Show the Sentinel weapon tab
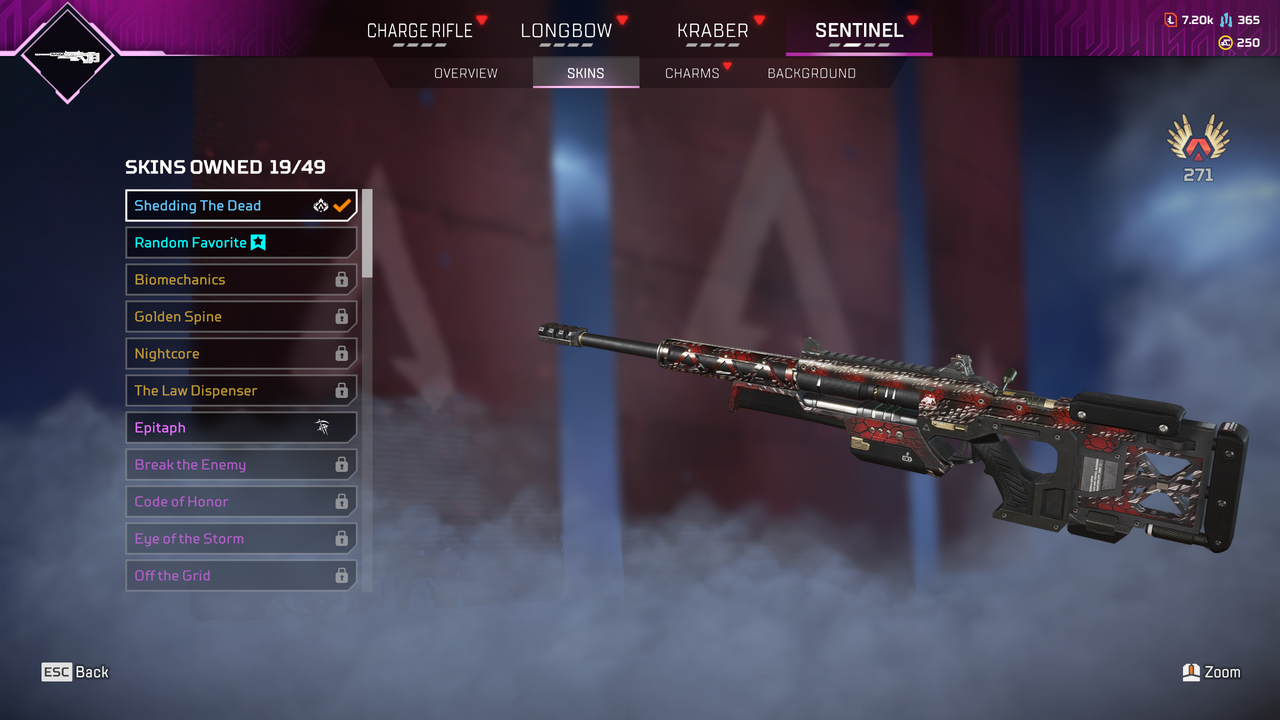The image size is (1280, 720). [859, 31]
